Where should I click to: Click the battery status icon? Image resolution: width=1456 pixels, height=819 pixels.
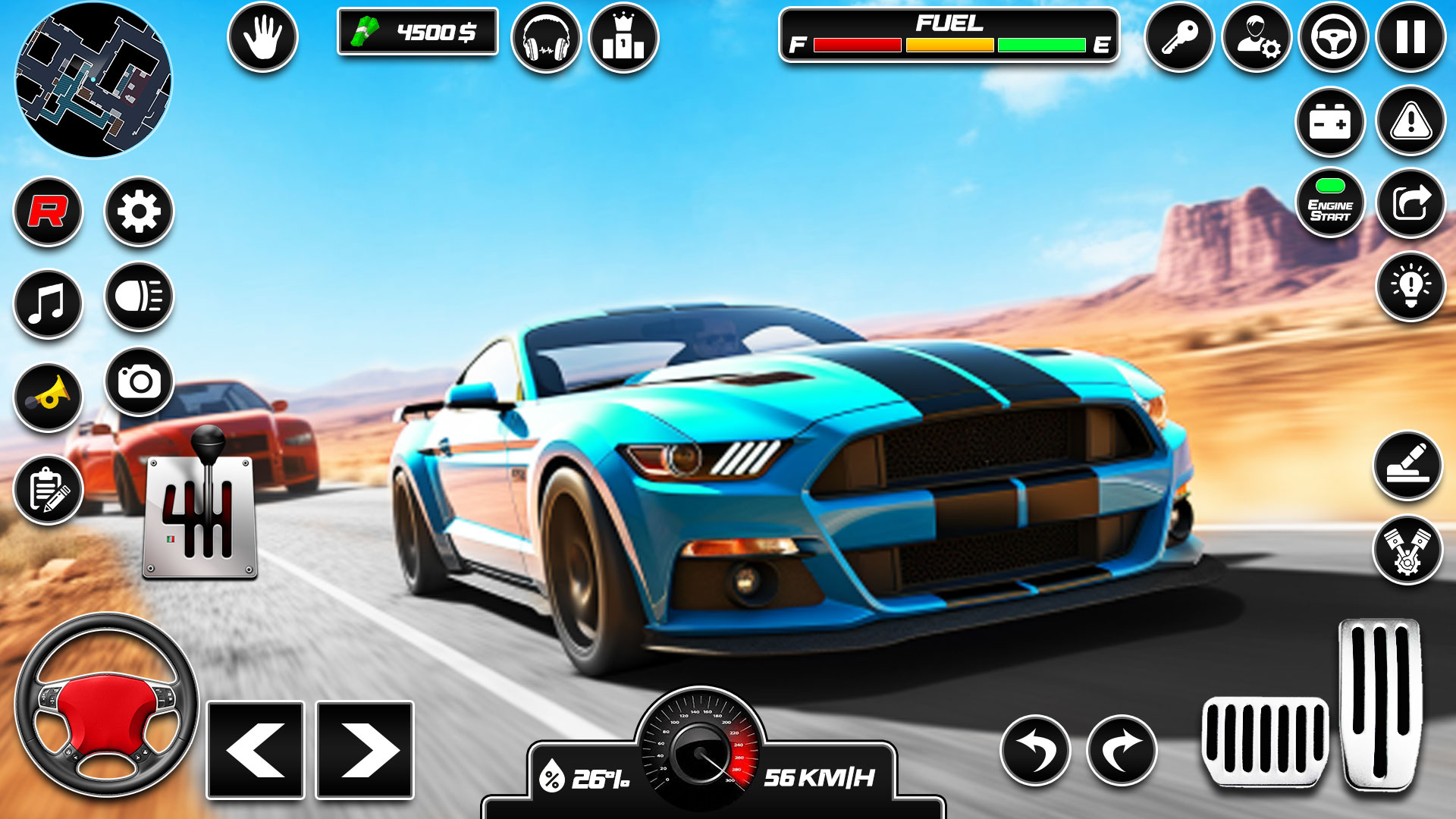coord(1331,121)
